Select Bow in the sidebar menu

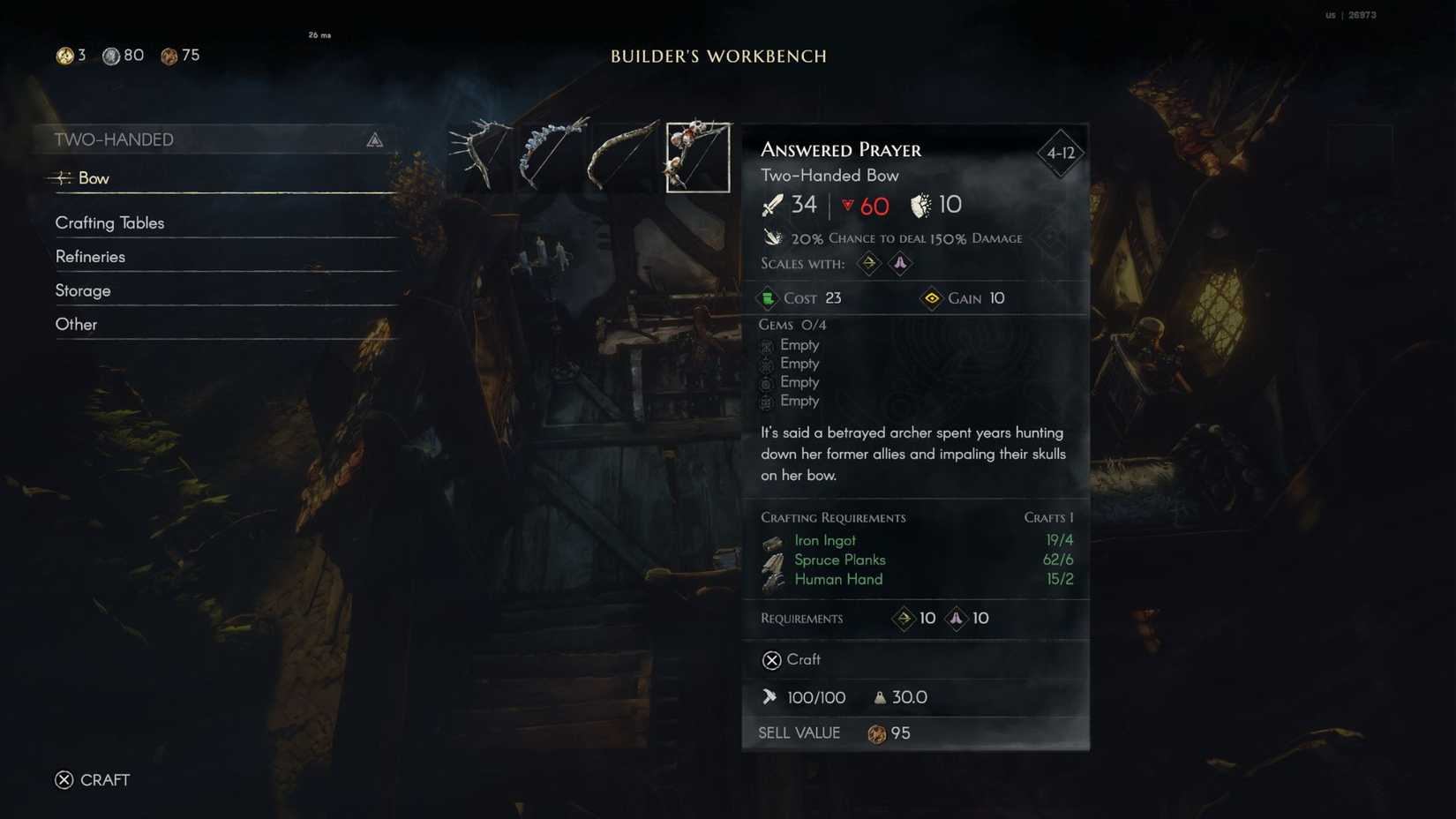pos(95,177)
